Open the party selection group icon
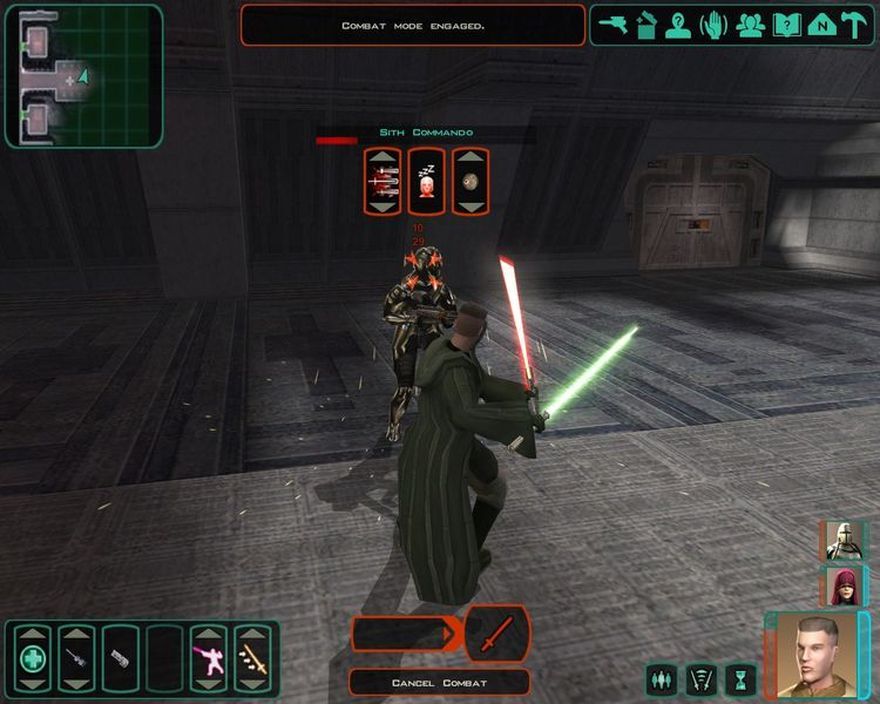The image size is (880, 704). (750, 25)
